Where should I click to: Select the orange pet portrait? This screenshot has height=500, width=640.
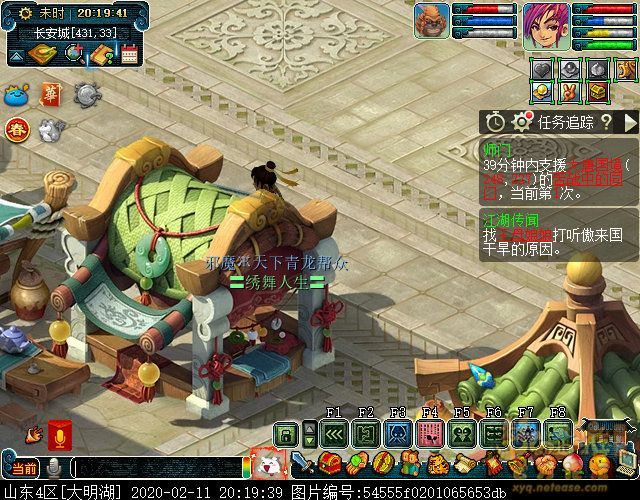coord(432,21)
